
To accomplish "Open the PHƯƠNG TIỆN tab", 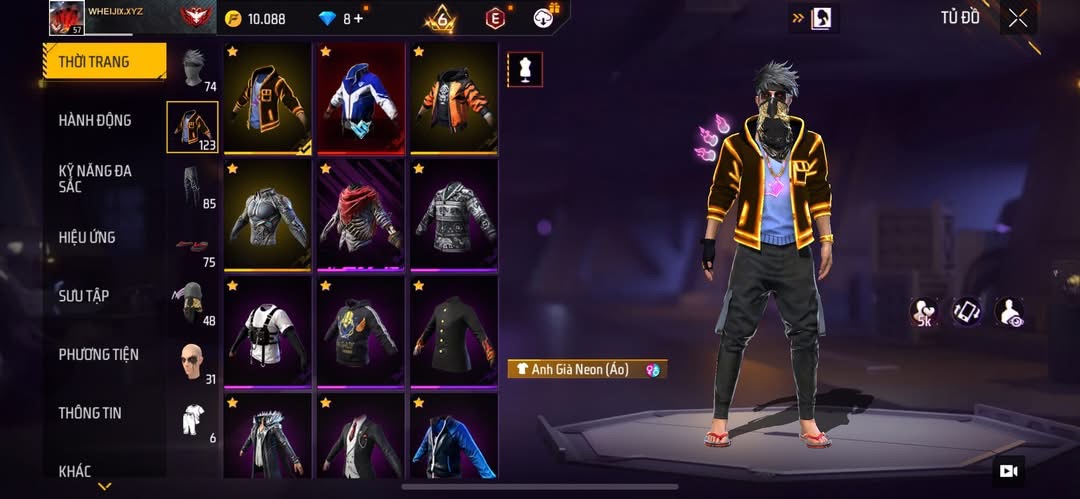I will click(98, 354).
